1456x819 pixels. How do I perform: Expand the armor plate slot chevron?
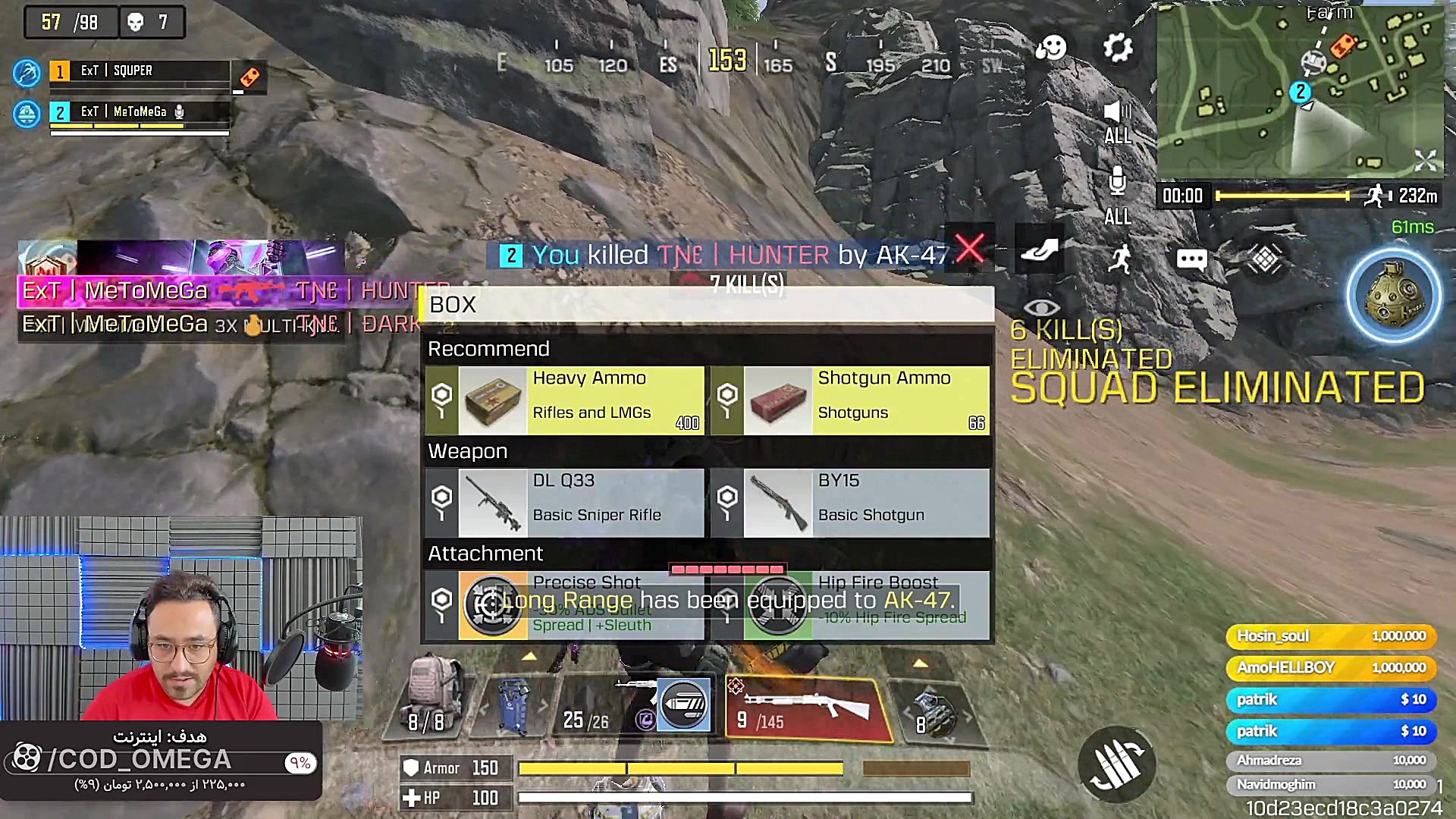pyautogui.click(x=529, y=657)
